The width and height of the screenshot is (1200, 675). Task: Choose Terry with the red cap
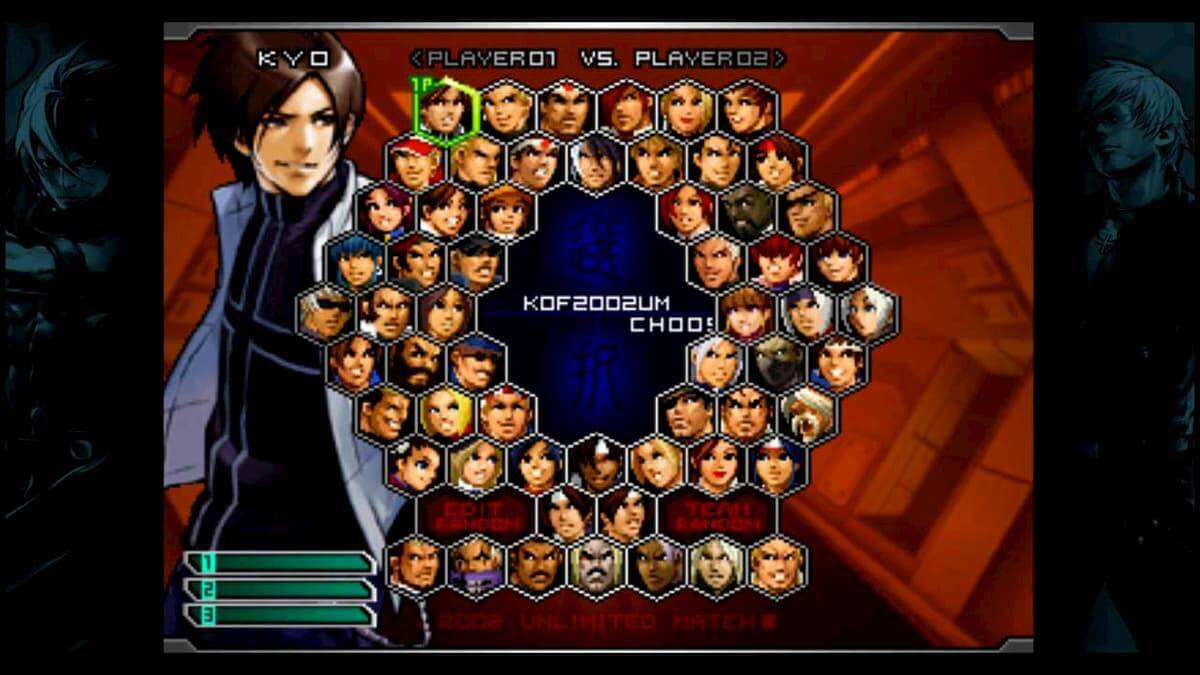pyautogui.click(x=416, y=160)
